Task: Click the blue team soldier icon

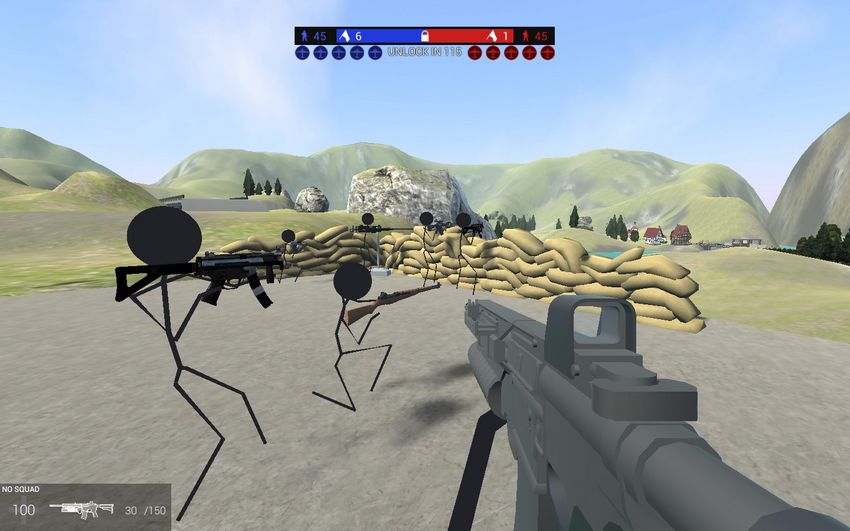Action: [304, 36]
